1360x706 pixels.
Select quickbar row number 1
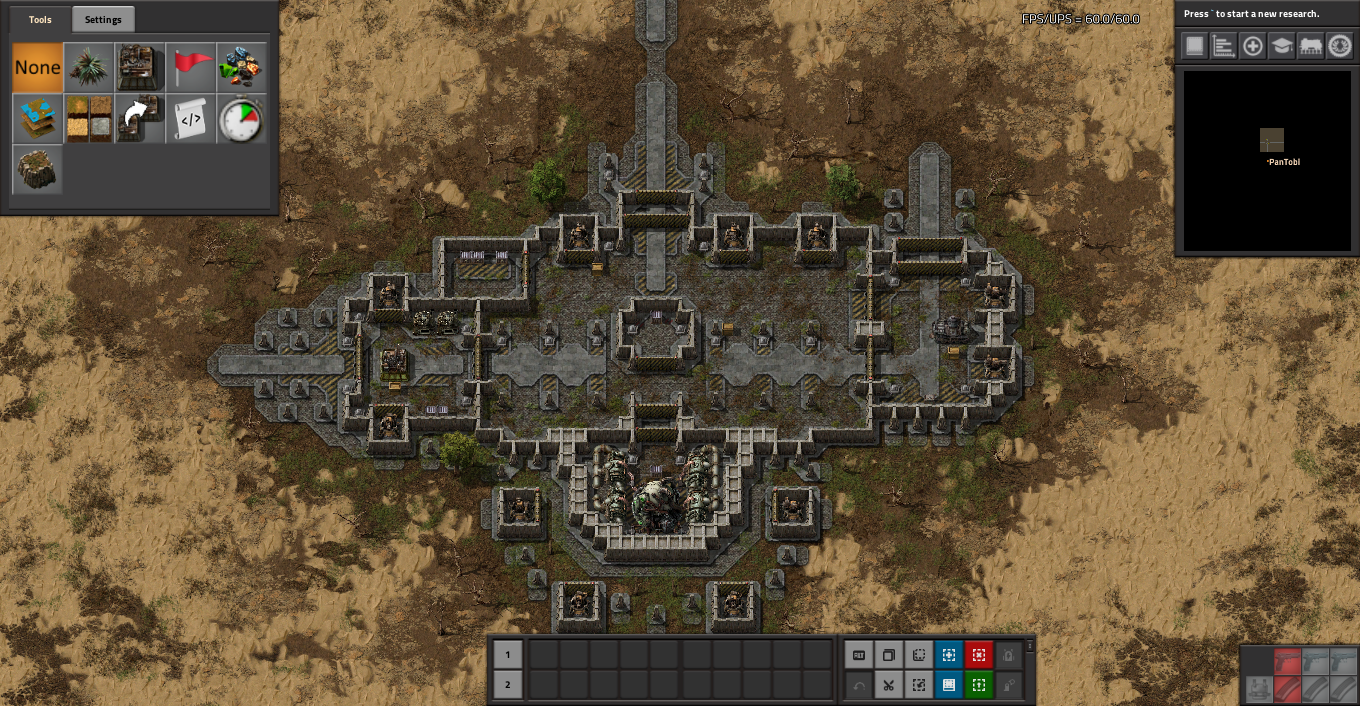508,655
